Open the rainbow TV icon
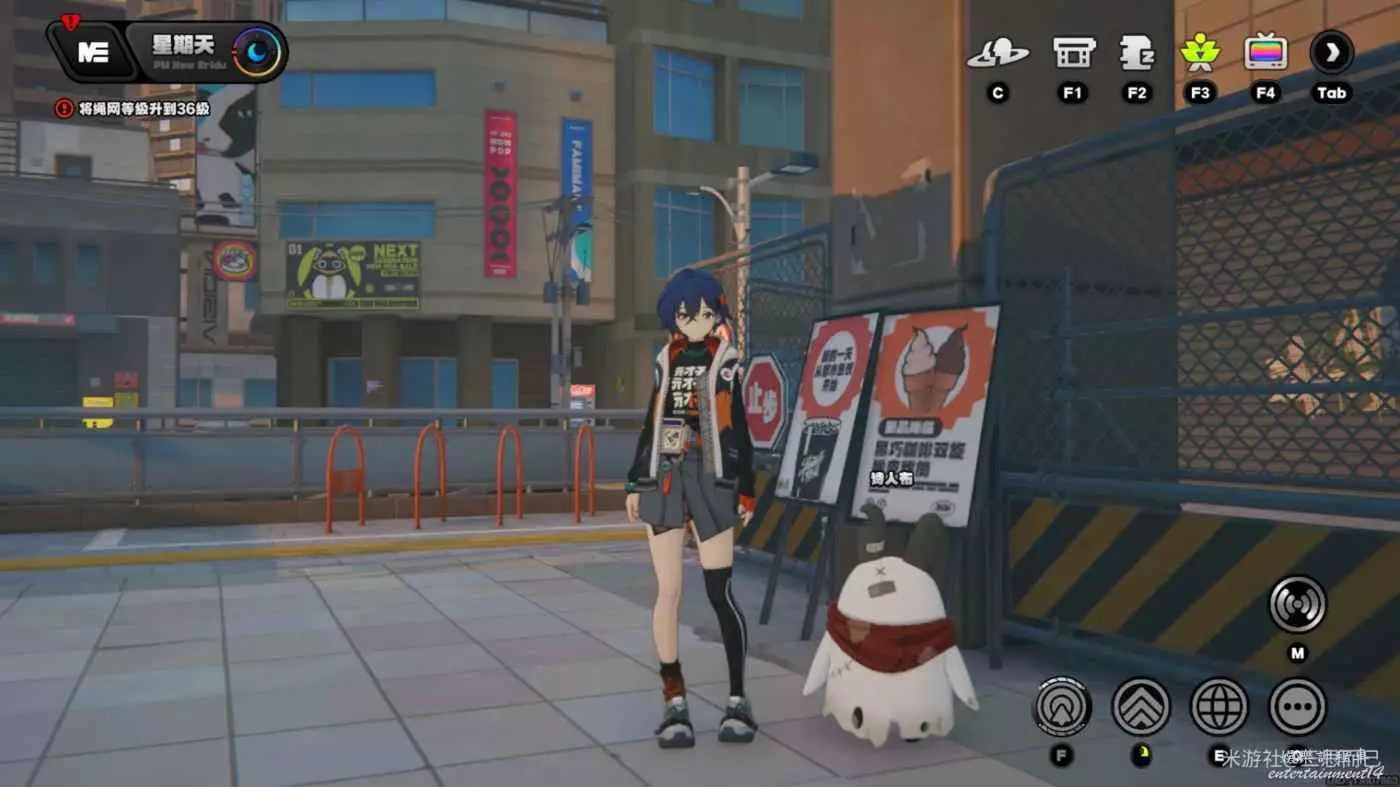The image size is (1400, 787). point(1265,53)
